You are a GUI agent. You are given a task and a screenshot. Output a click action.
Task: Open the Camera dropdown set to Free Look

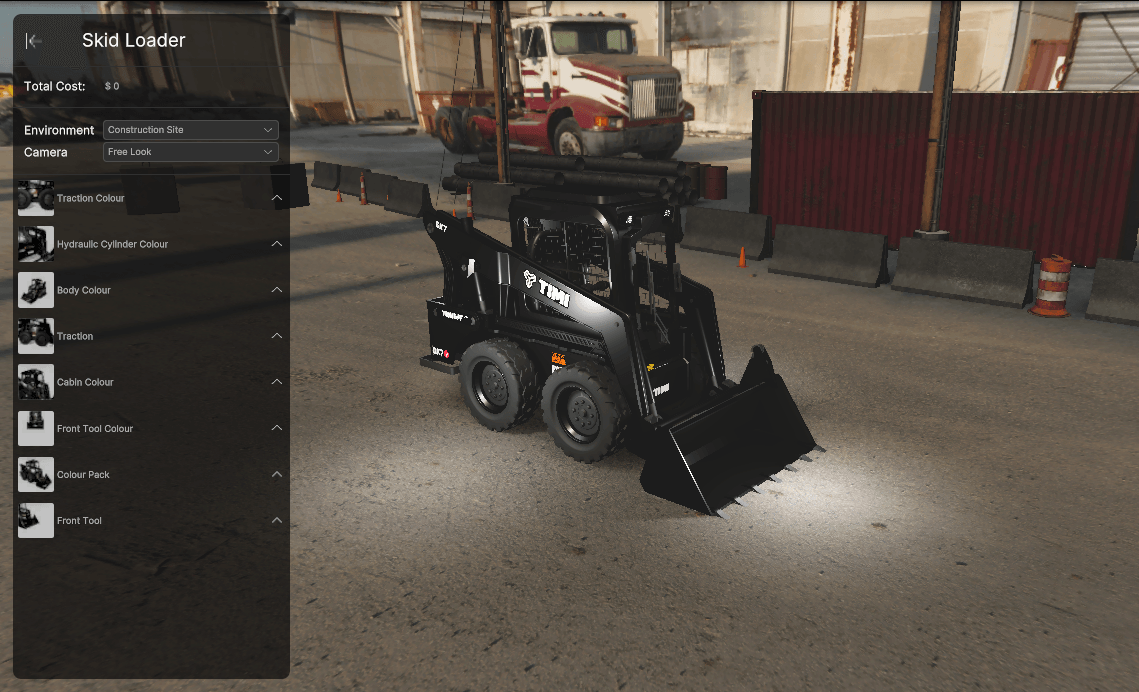point(190,152)
